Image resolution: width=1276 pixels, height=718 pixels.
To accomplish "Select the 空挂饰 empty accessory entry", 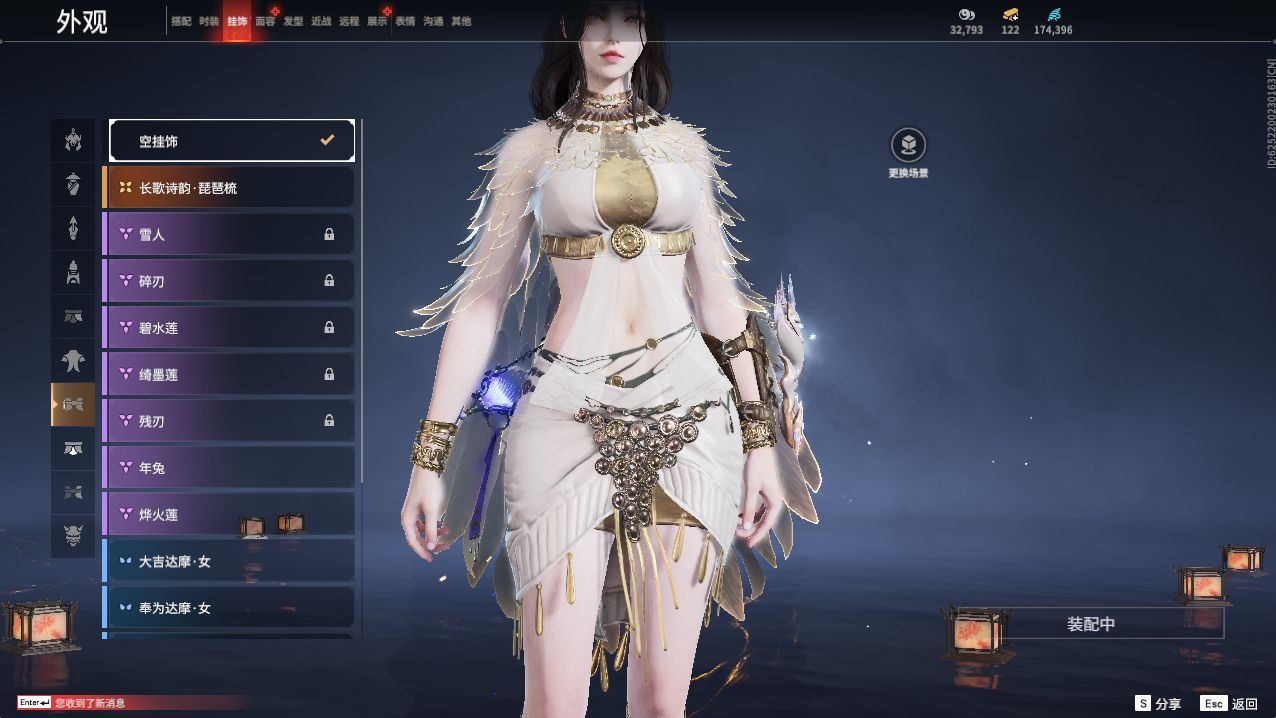I will 231,141.
